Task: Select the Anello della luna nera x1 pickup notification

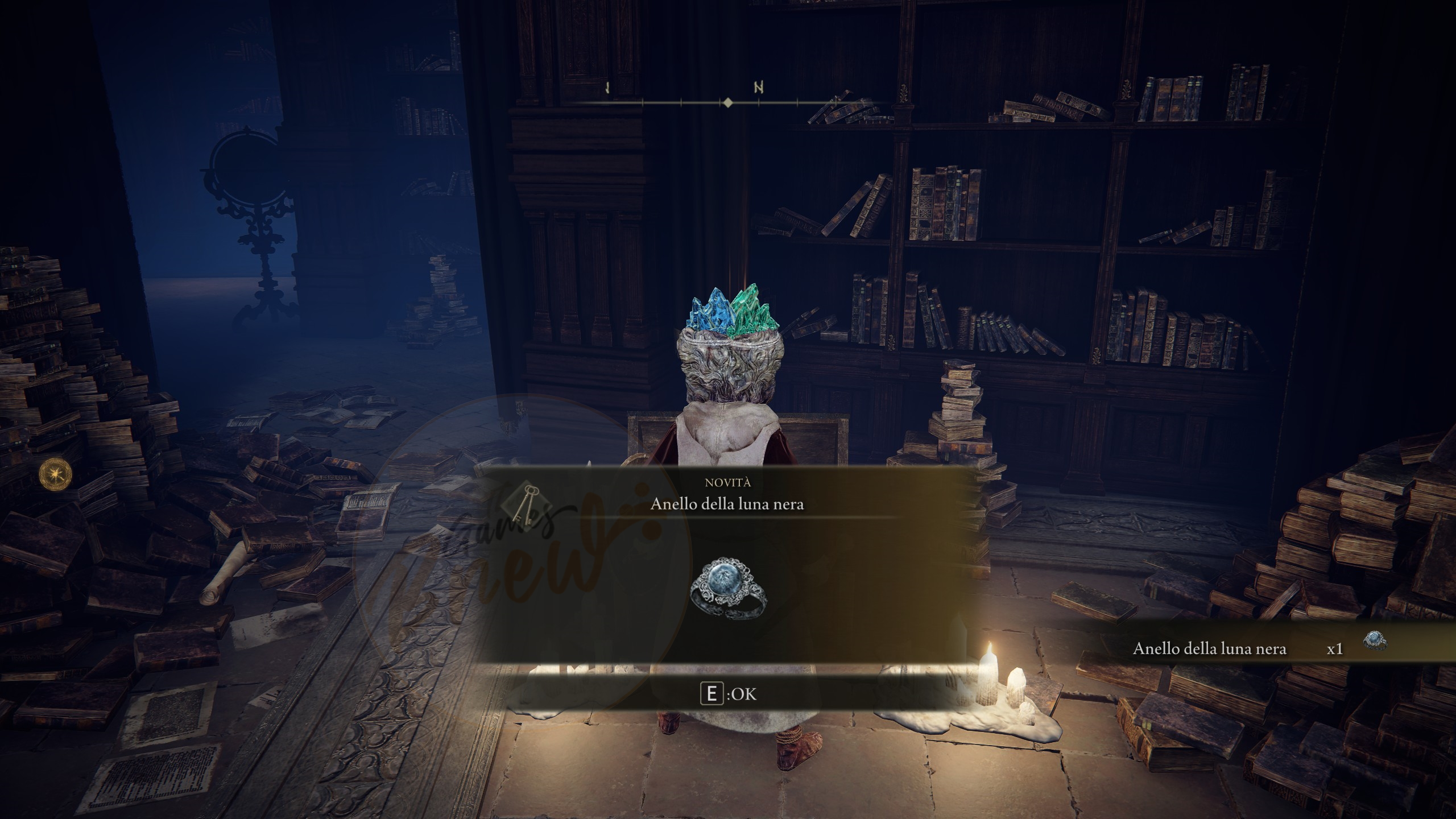Action: click(1251, 649)
